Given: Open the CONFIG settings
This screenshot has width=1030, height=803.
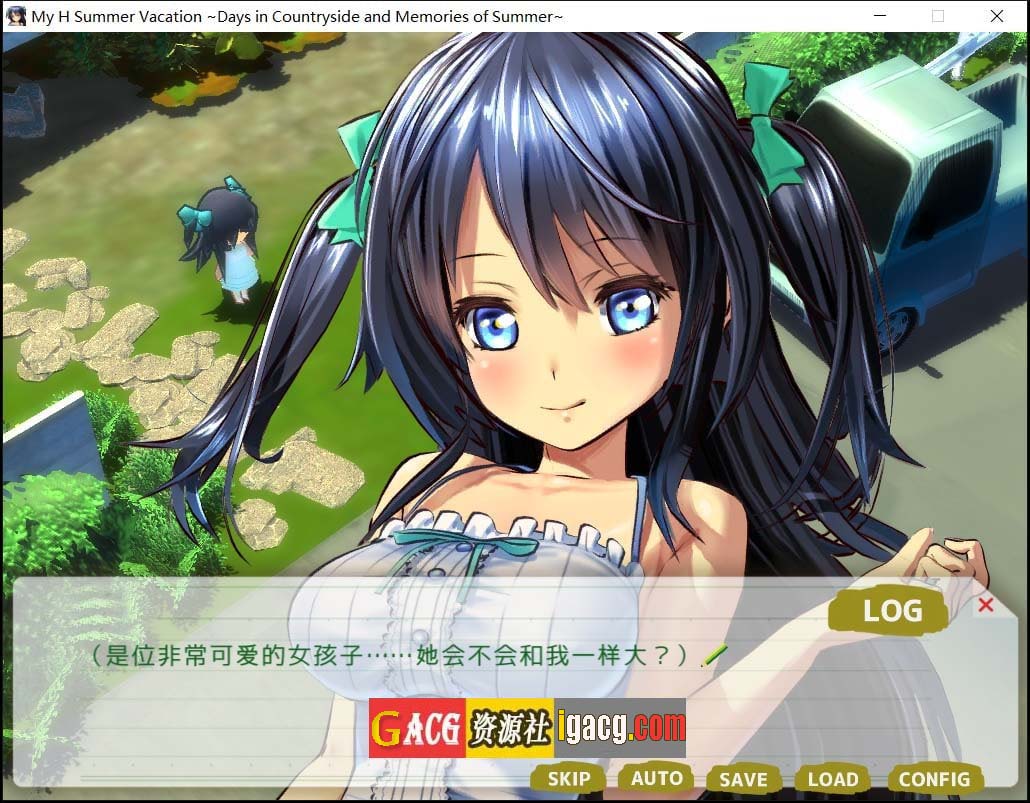Looking at the screenshot, I should click(933, 779).
